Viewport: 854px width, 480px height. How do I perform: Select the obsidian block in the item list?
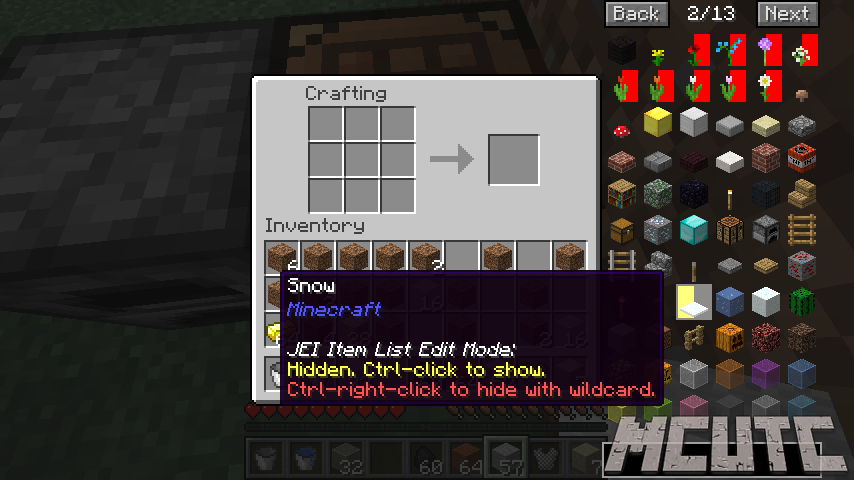click(x=693, y=193)
